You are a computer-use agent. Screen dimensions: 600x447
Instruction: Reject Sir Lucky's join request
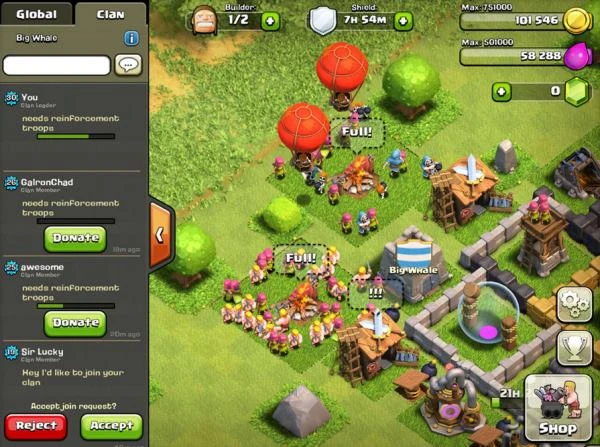(x=35, y=425)
